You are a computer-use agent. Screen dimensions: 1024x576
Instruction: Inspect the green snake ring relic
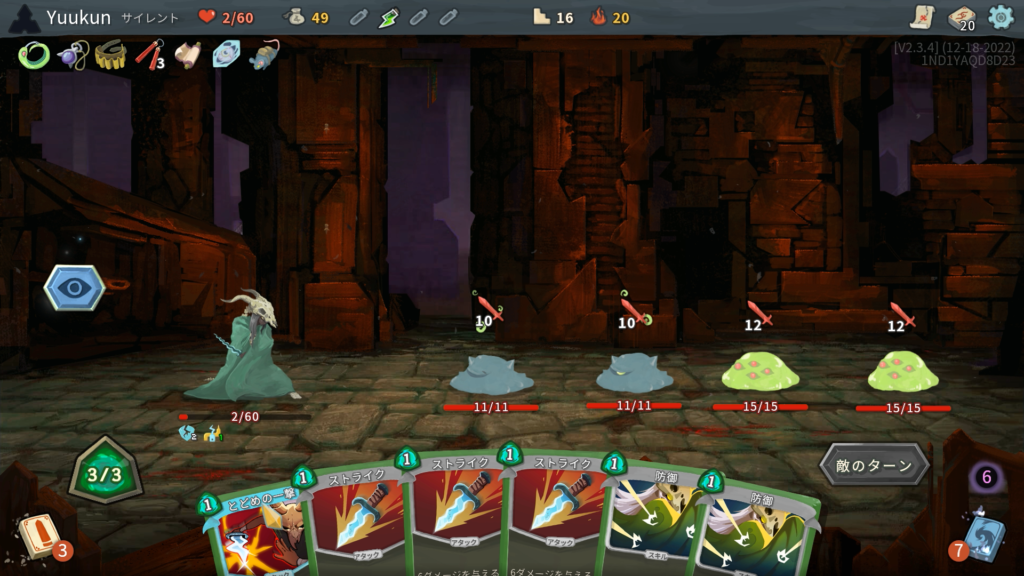tap(33, 55)
